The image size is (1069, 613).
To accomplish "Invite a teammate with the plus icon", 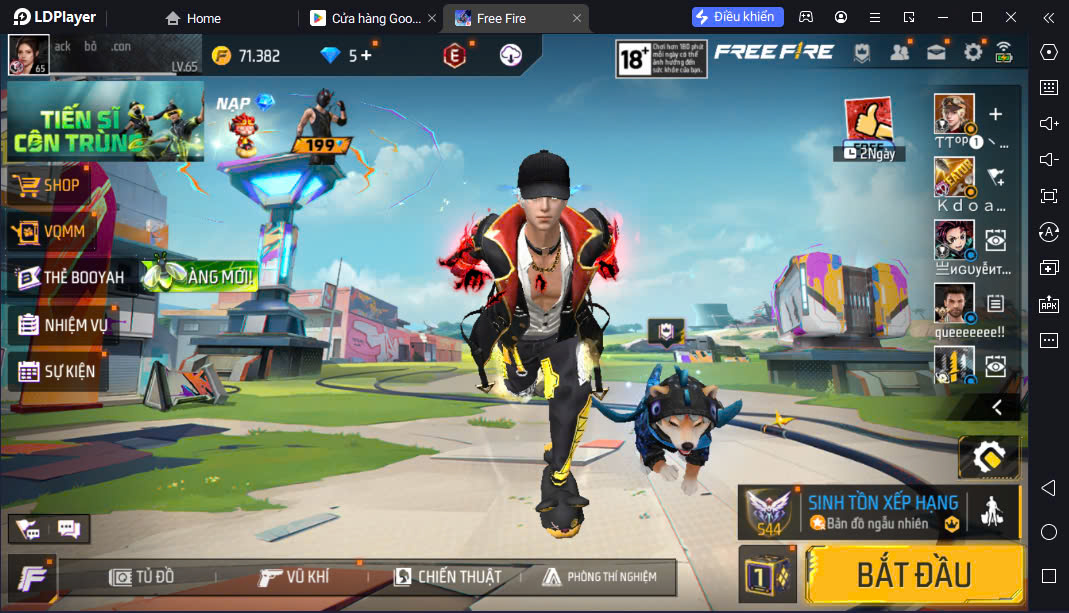I will click(995, 115).
